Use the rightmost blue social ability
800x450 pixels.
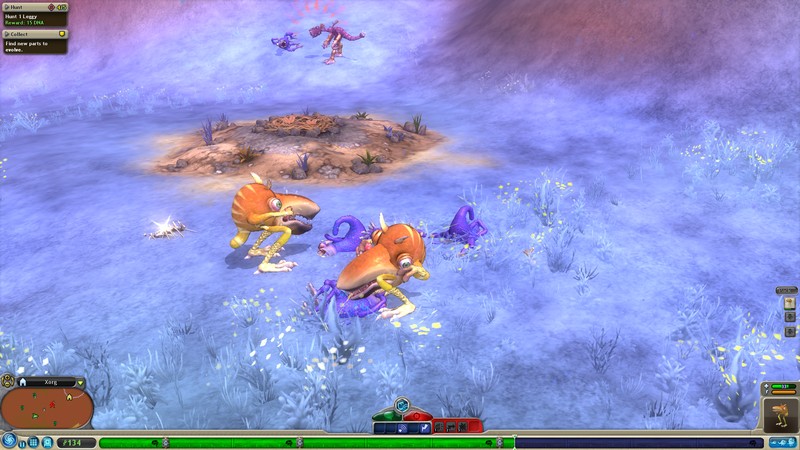425,428
